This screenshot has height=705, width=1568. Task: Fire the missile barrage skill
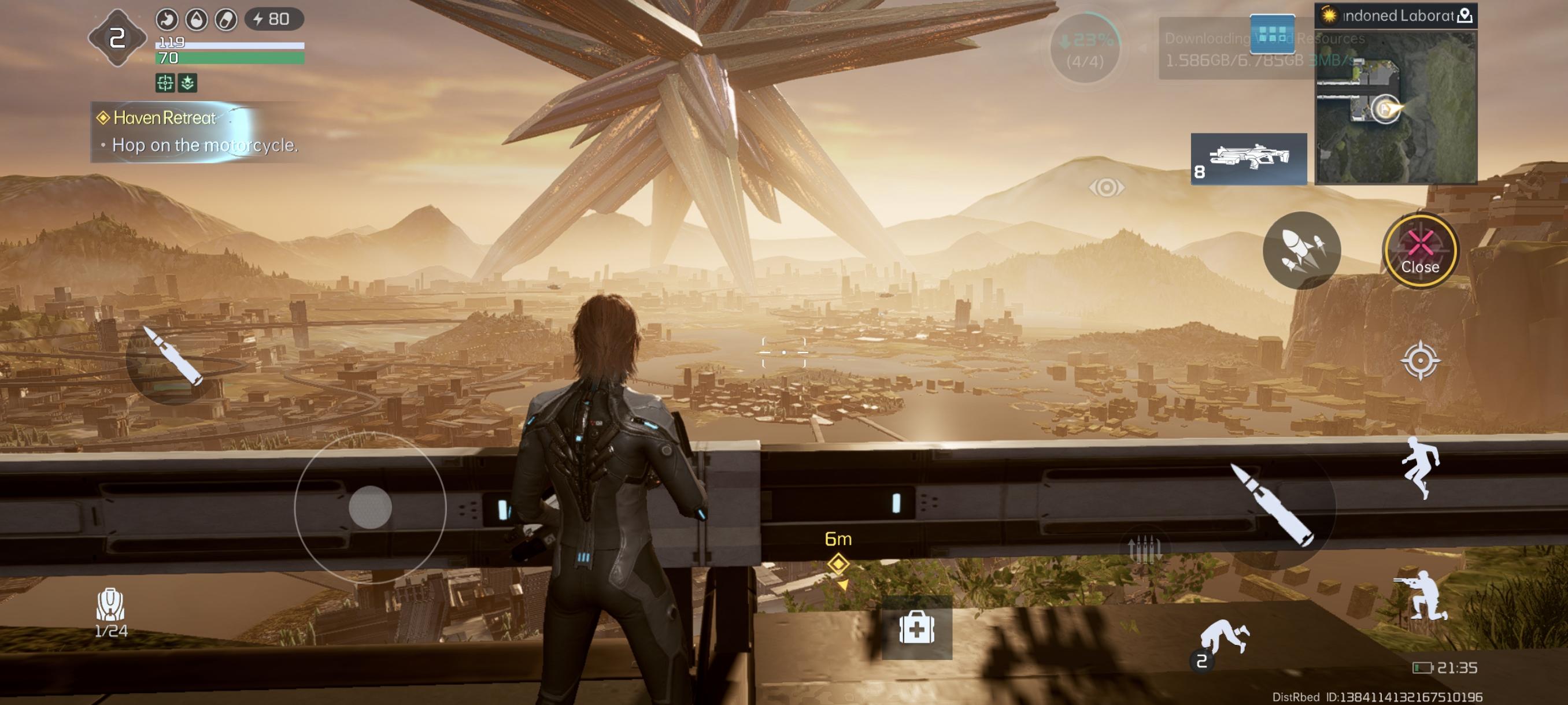[1301, 251]
